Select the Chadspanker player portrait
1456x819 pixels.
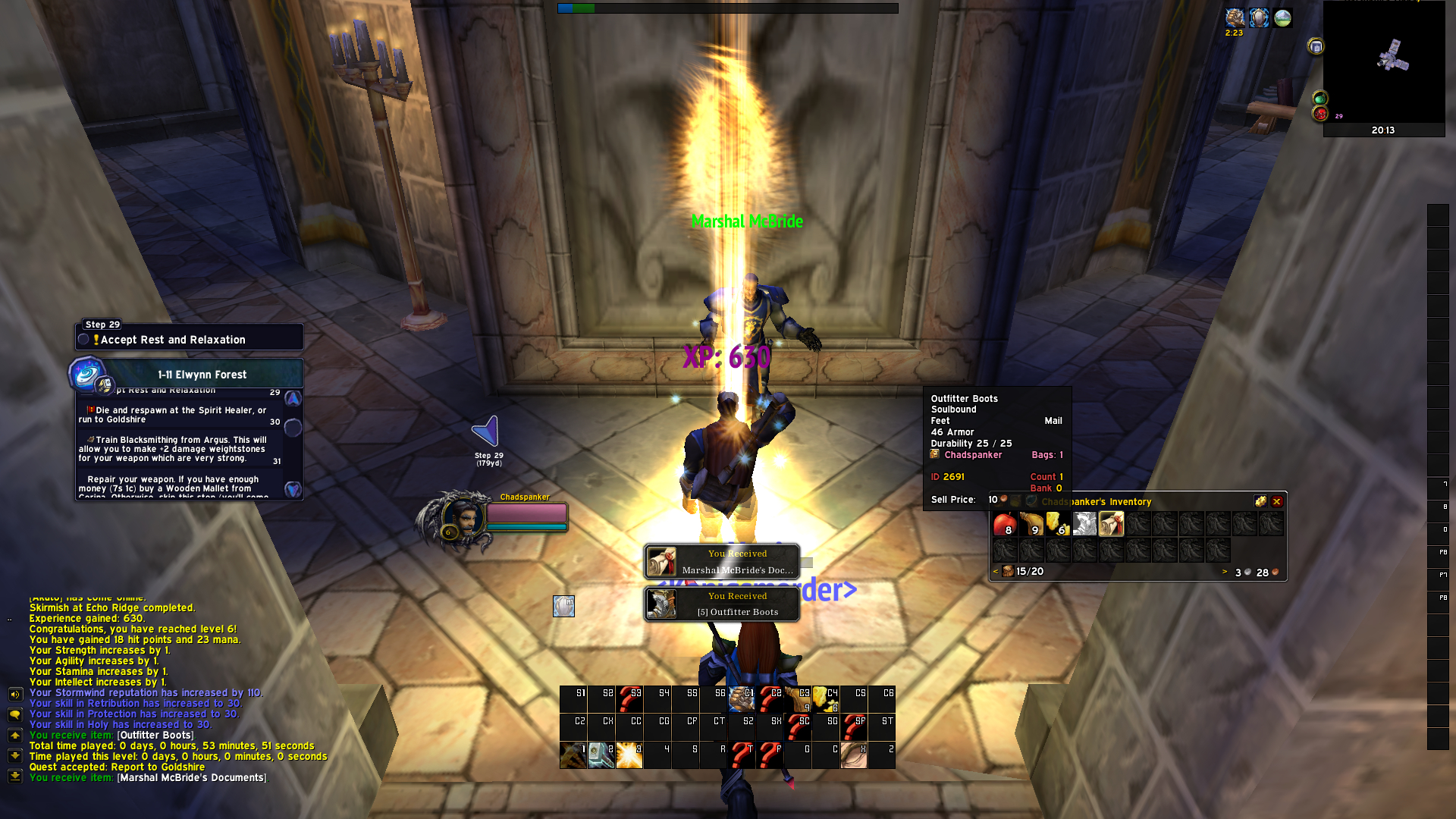pos(461,518)
